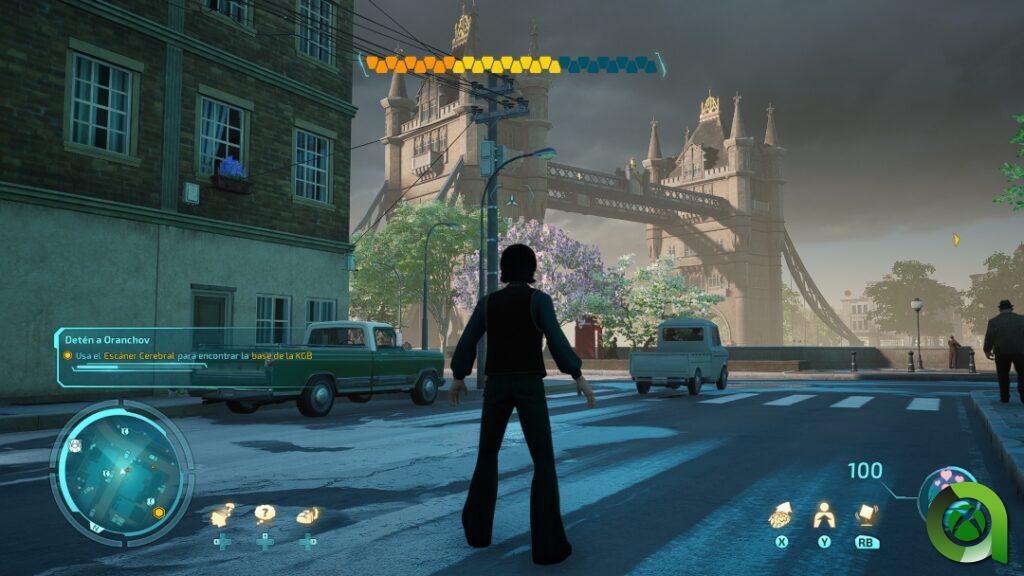The height and width of the screenshot is (576, 1024).
Task: Use the shaking cube ability icon
Action: coord(866,515)
